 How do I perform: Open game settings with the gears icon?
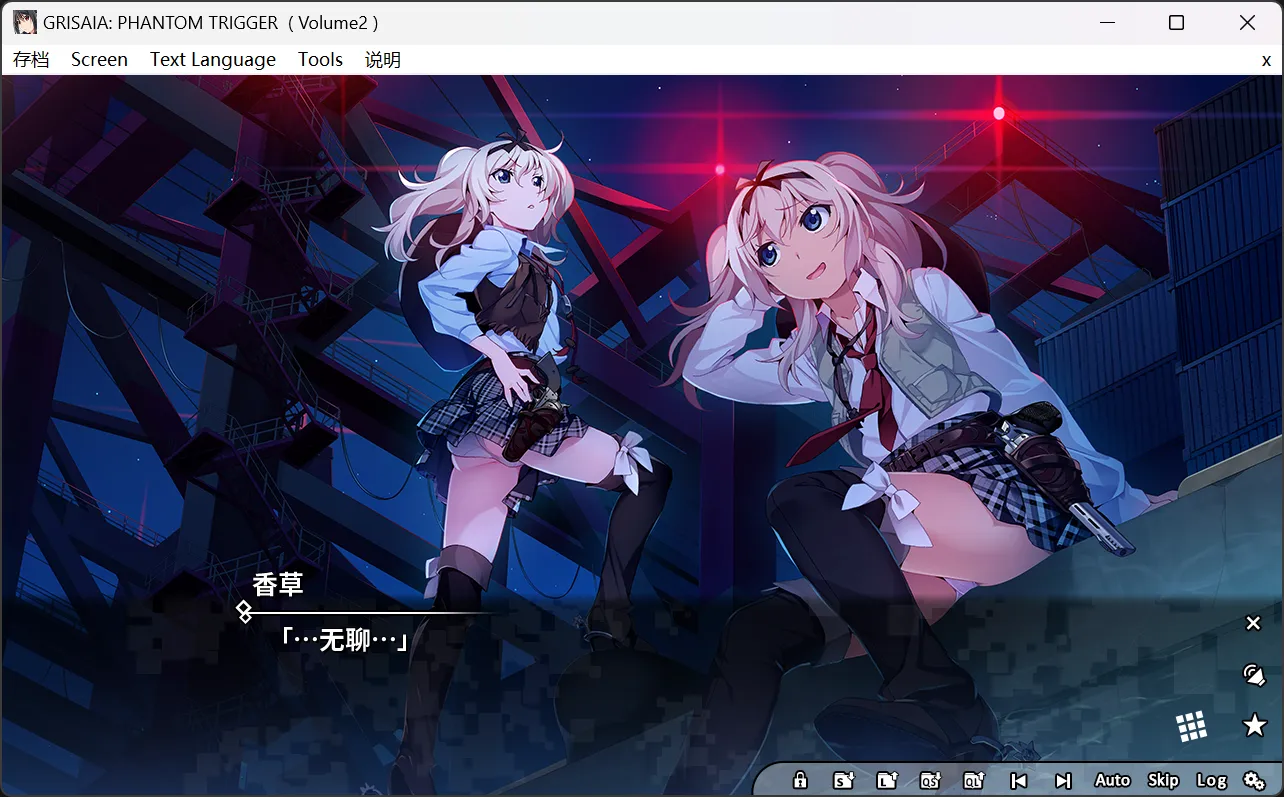point(1255,780)
